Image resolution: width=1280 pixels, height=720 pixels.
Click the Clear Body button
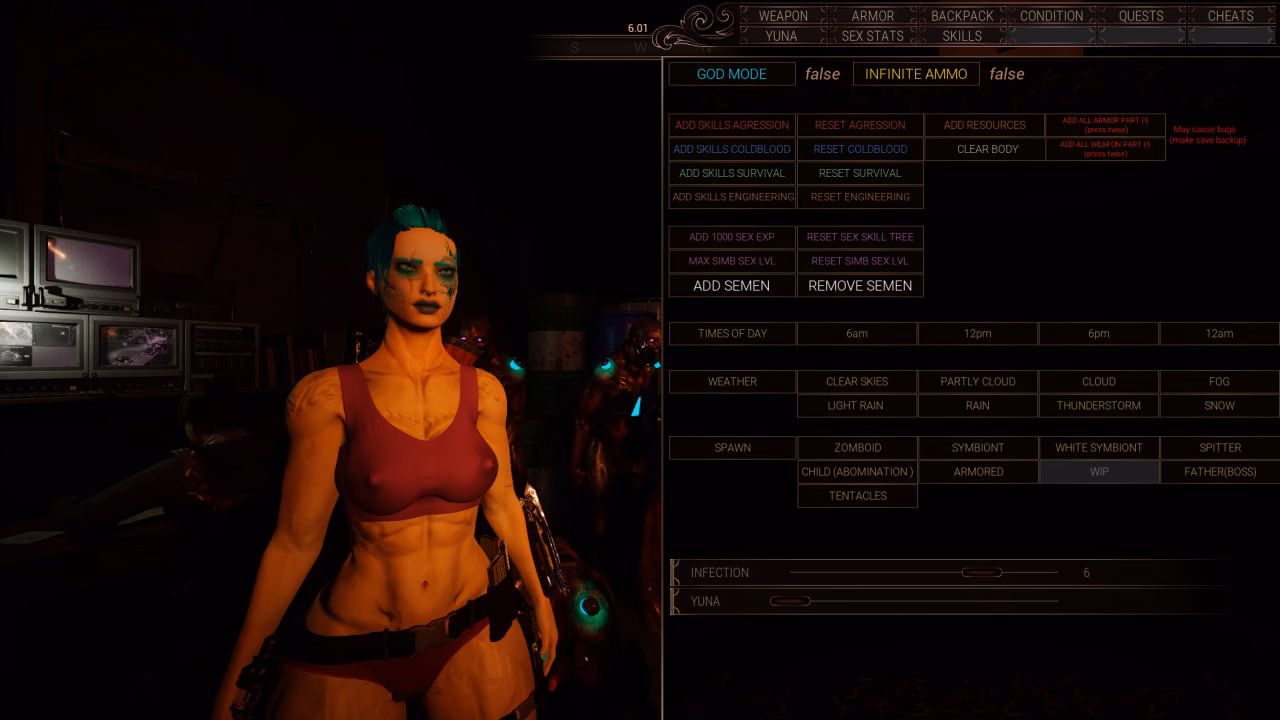tap(987, 149)
